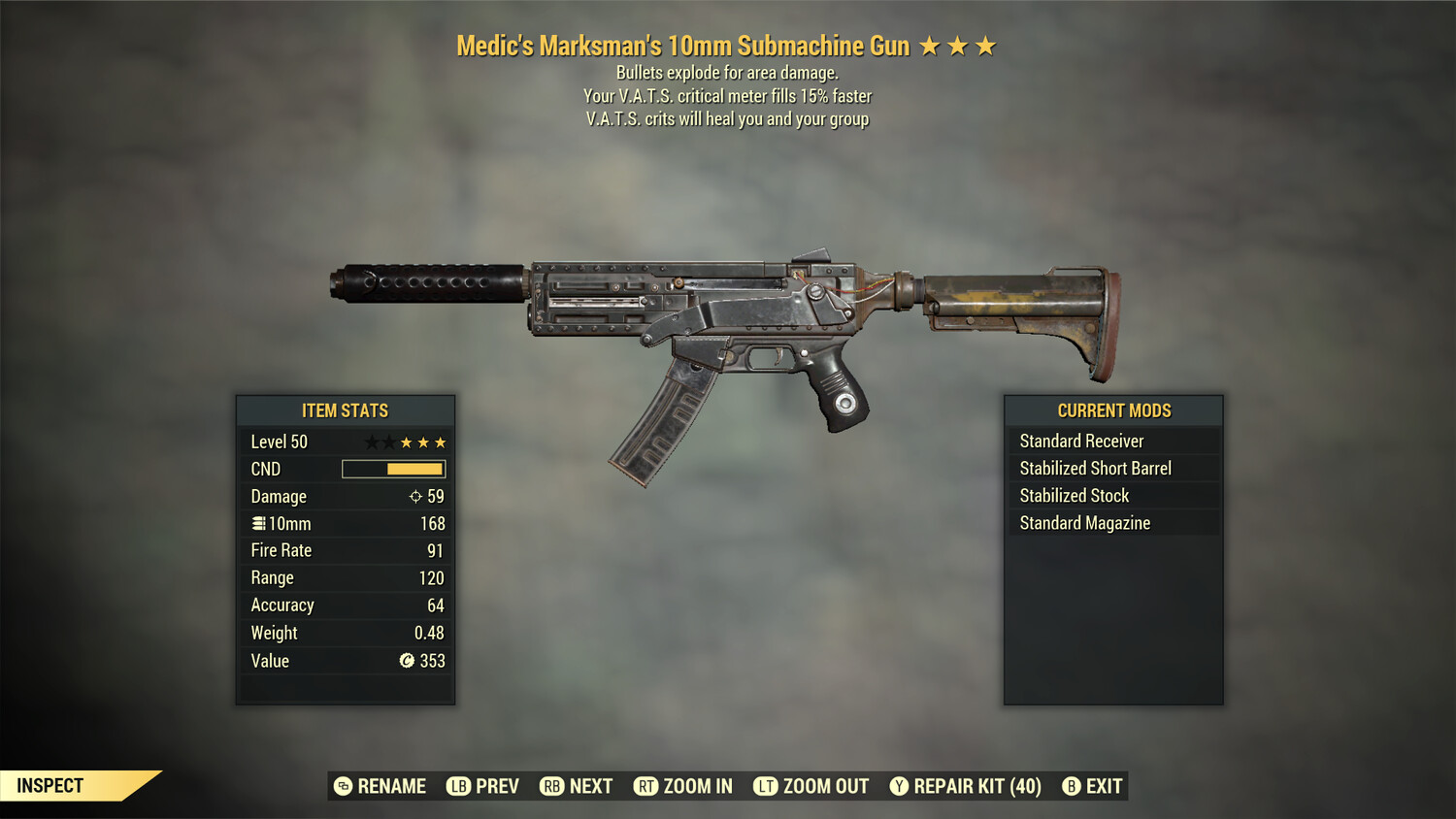Click the CURRENT MODS panel header

click(x=1112, y=410)
